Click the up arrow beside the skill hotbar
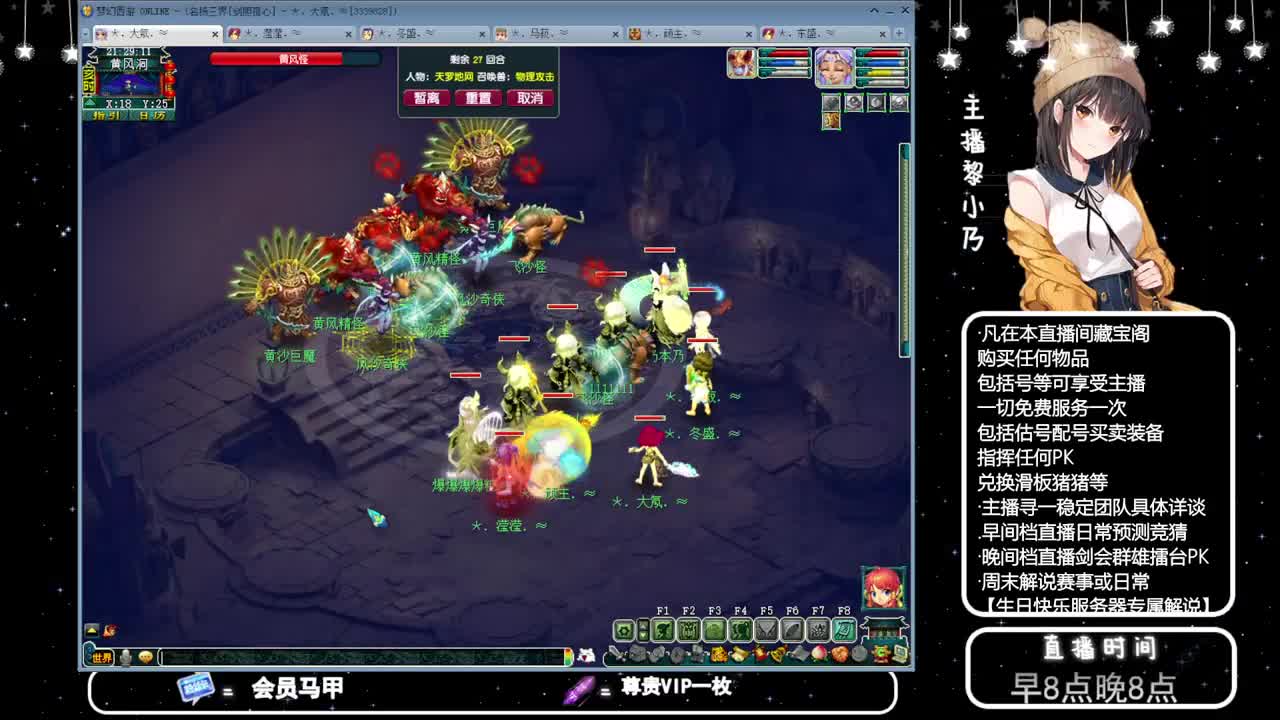Viewport: 1280px width, 720px height. (644, 625)
